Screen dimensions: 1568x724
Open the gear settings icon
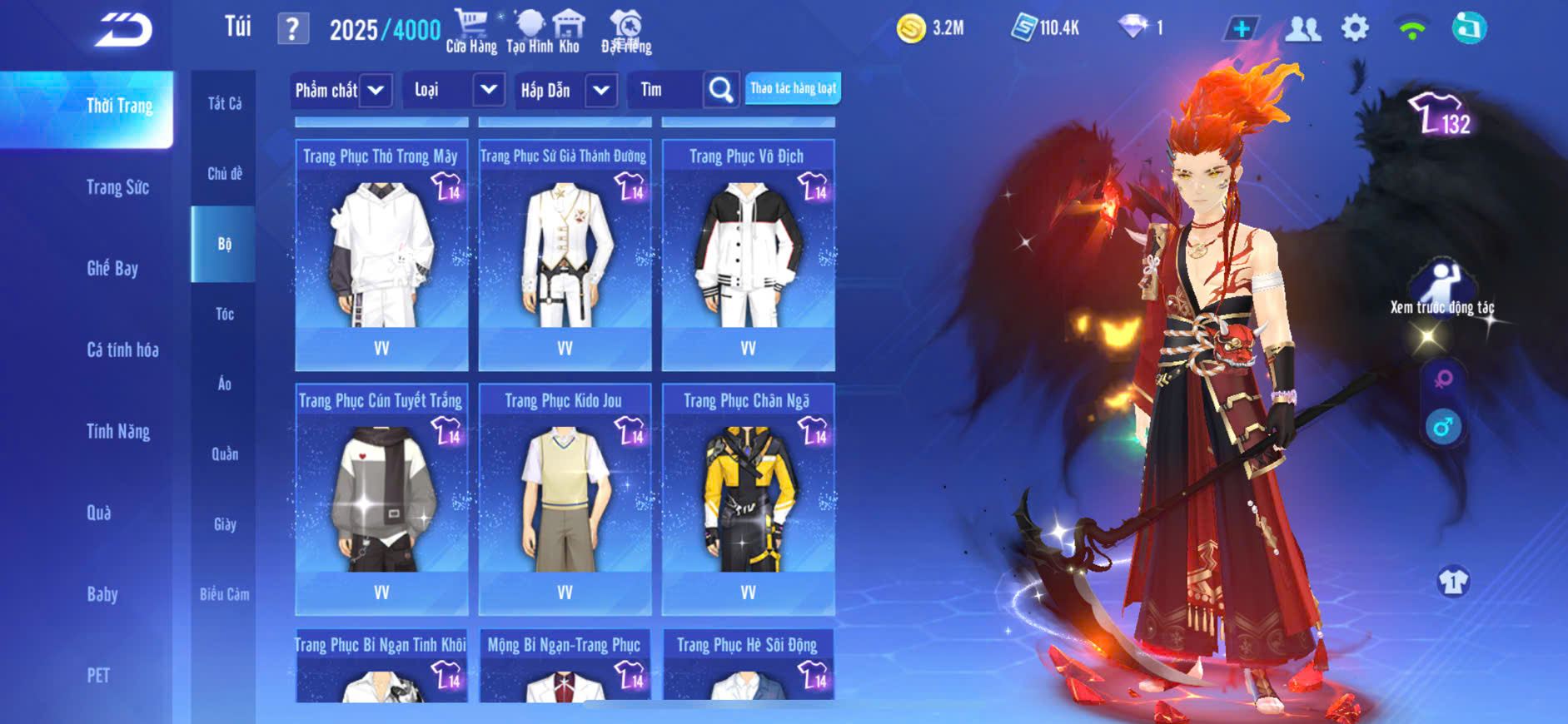(x=1355, y=29)
